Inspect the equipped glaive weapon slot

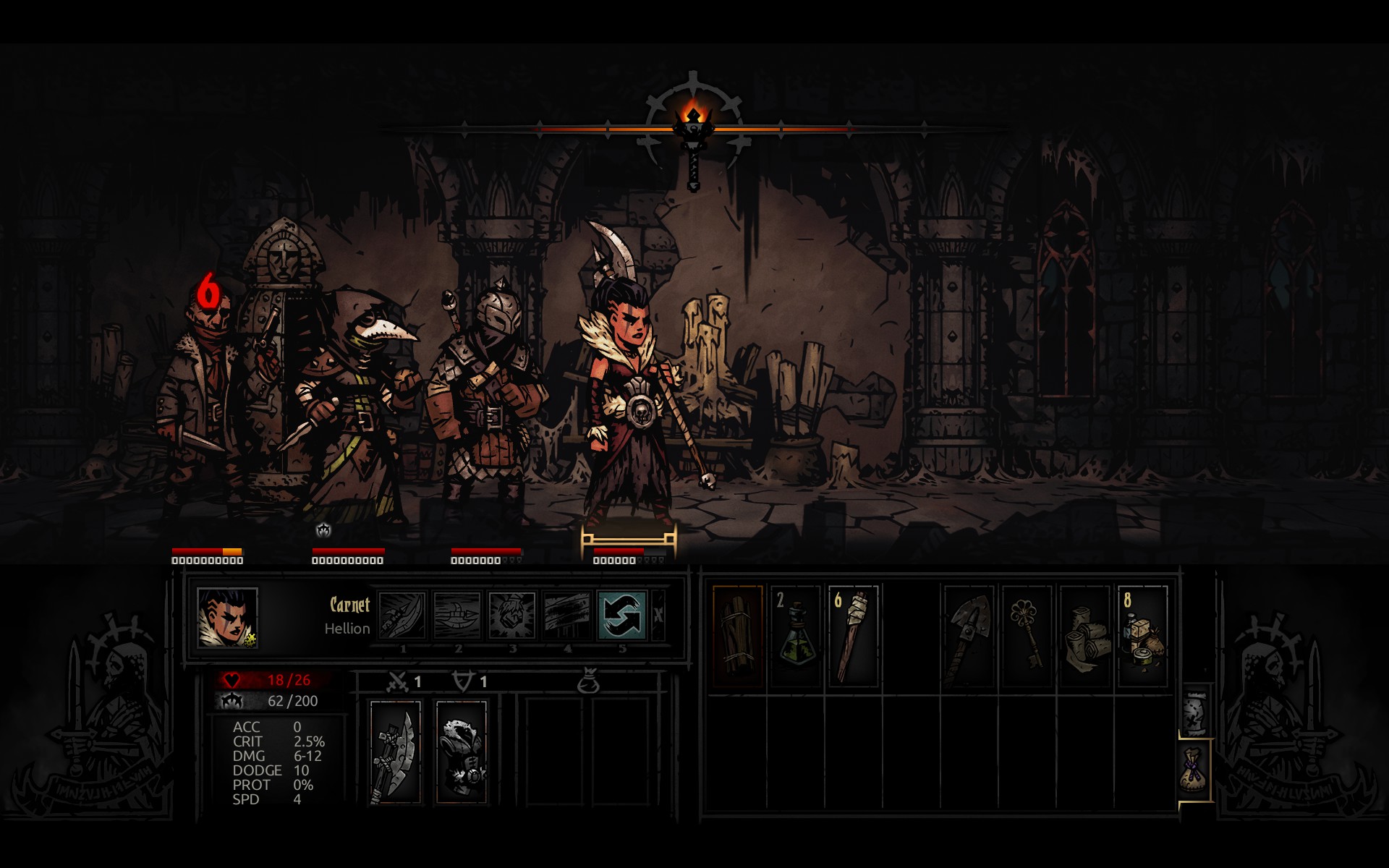[x=395, y=752]
